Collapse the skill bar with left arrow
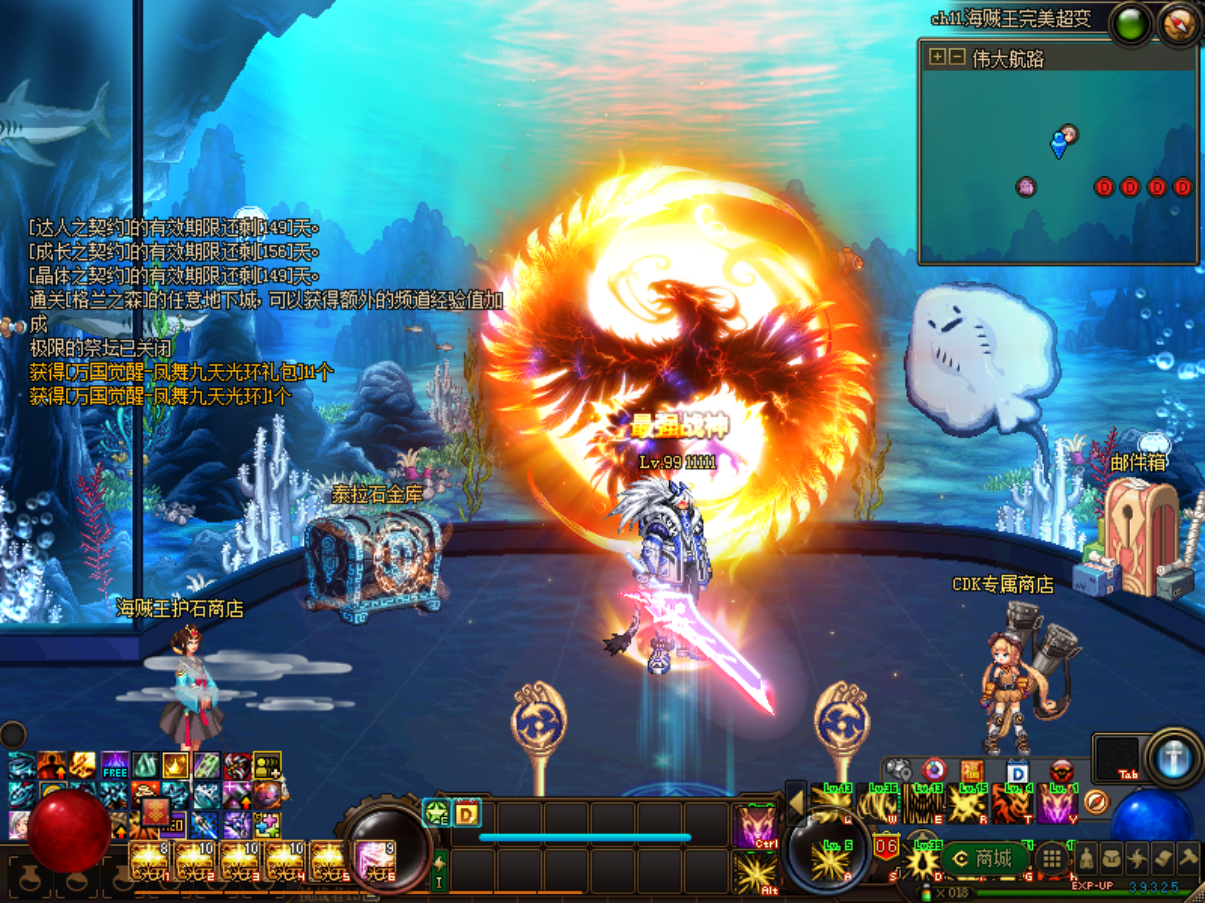Image resolution: width=1205 pixels, height=903 pixels. tap(797, 802)
